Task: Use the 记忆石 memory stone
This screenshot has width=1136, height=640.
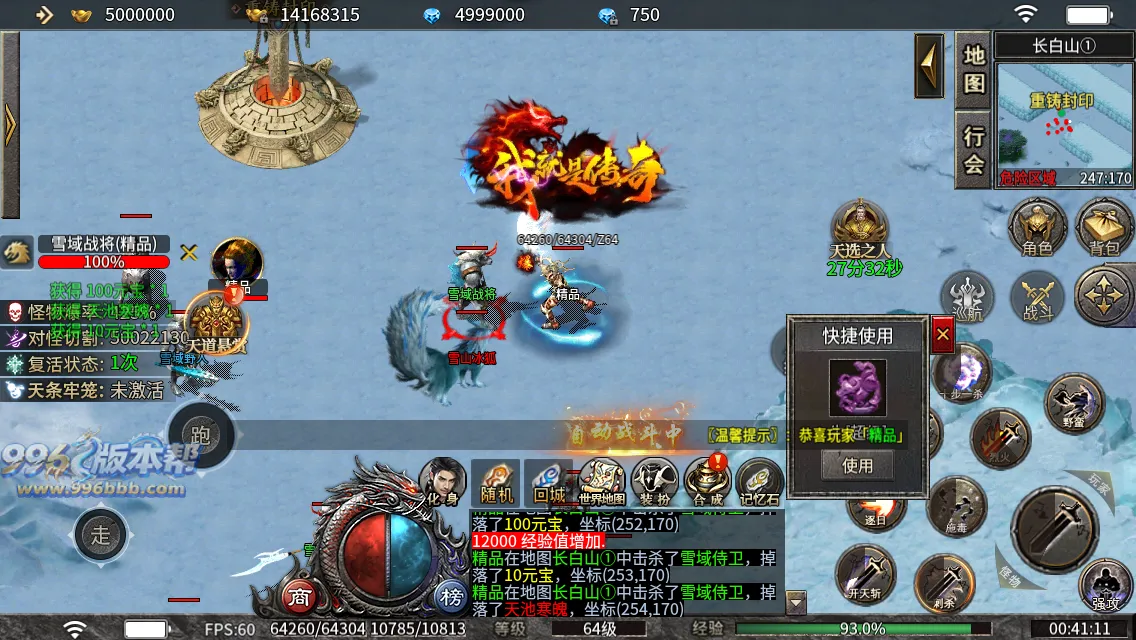Action: [760, 482]
